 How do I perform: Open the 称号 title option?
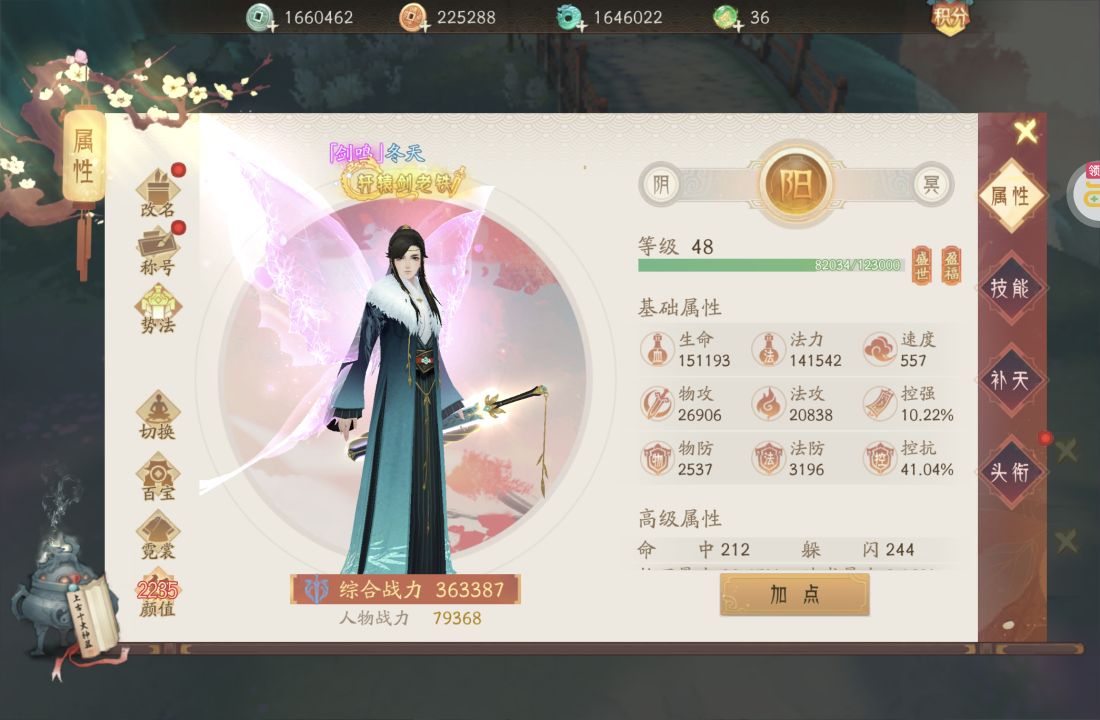158,250
